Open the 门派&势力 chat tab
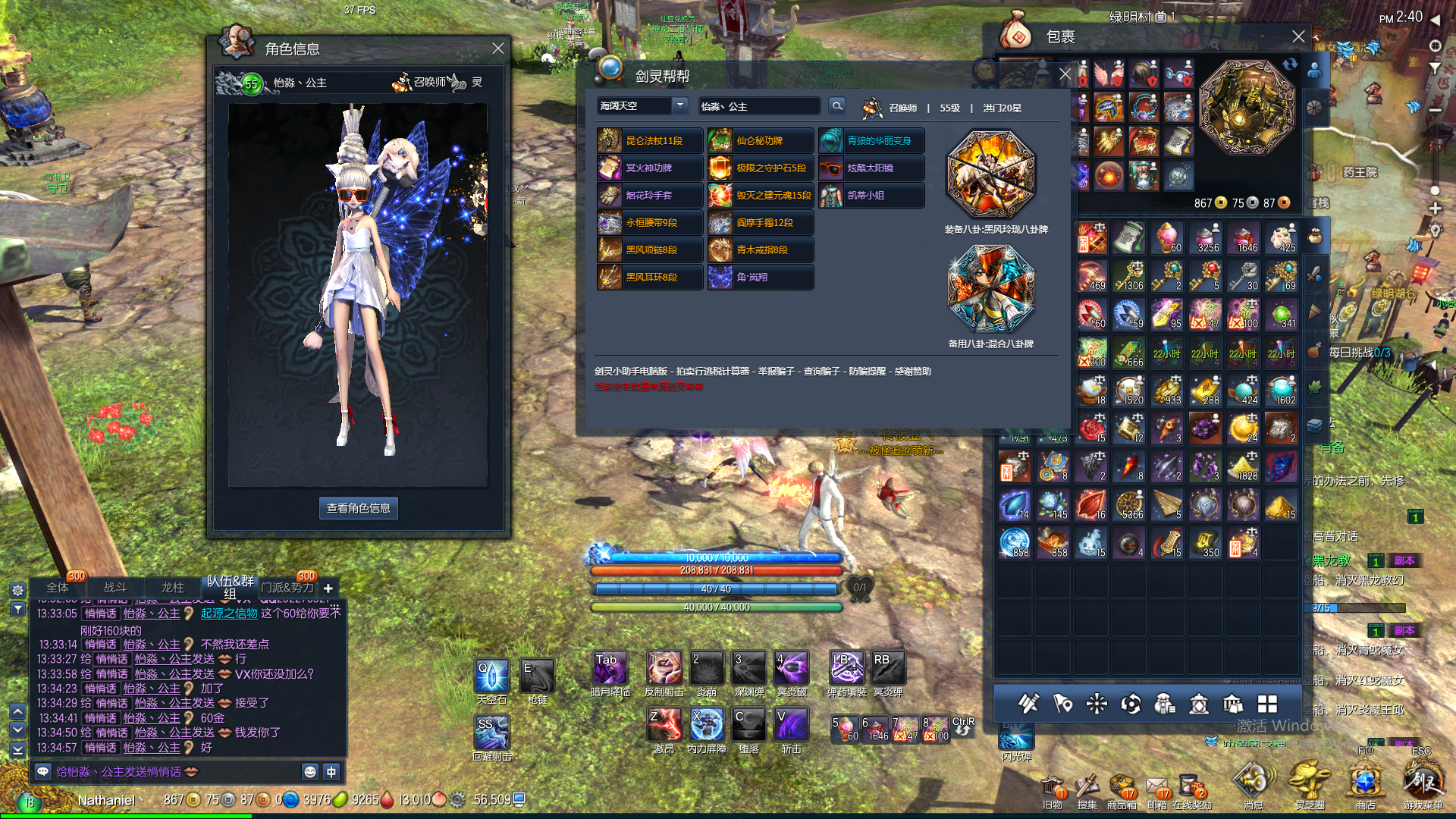The width and height of the screenshot is (1456, 819). (x=287, y=588)
